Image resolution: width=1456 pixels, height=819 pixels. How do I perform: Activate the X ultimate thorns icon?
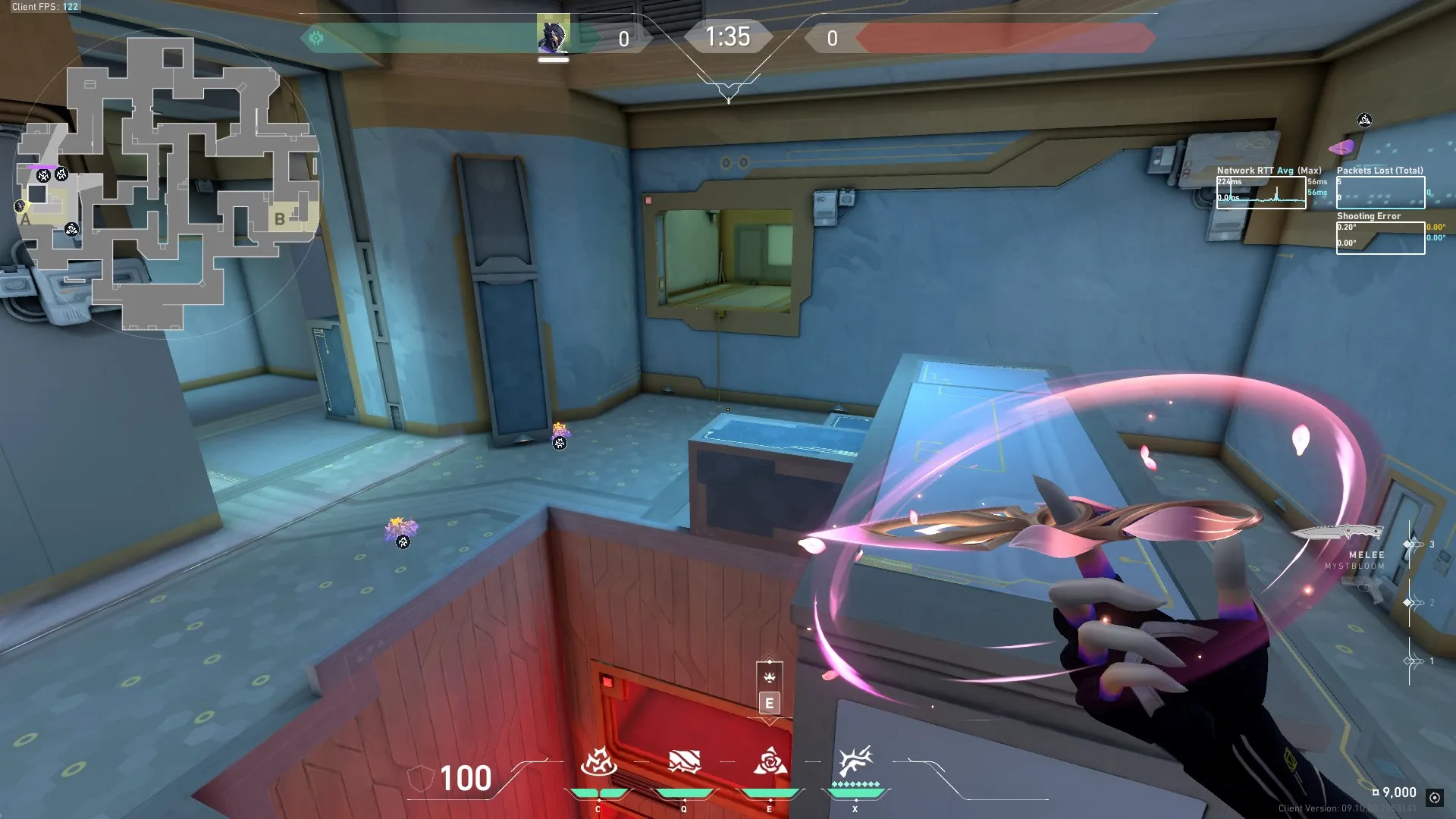[855, 761]
